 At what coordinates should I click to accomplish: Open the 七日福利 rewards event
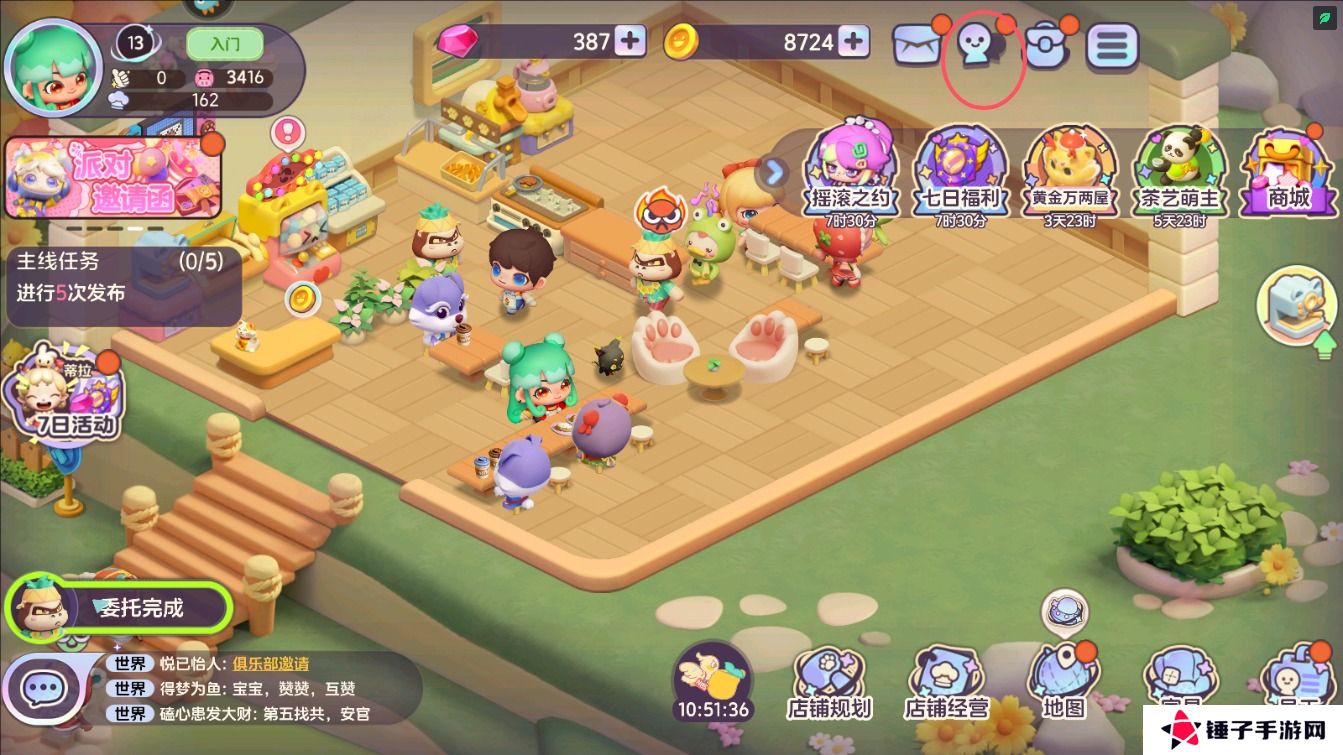click(x=959, y=172)
